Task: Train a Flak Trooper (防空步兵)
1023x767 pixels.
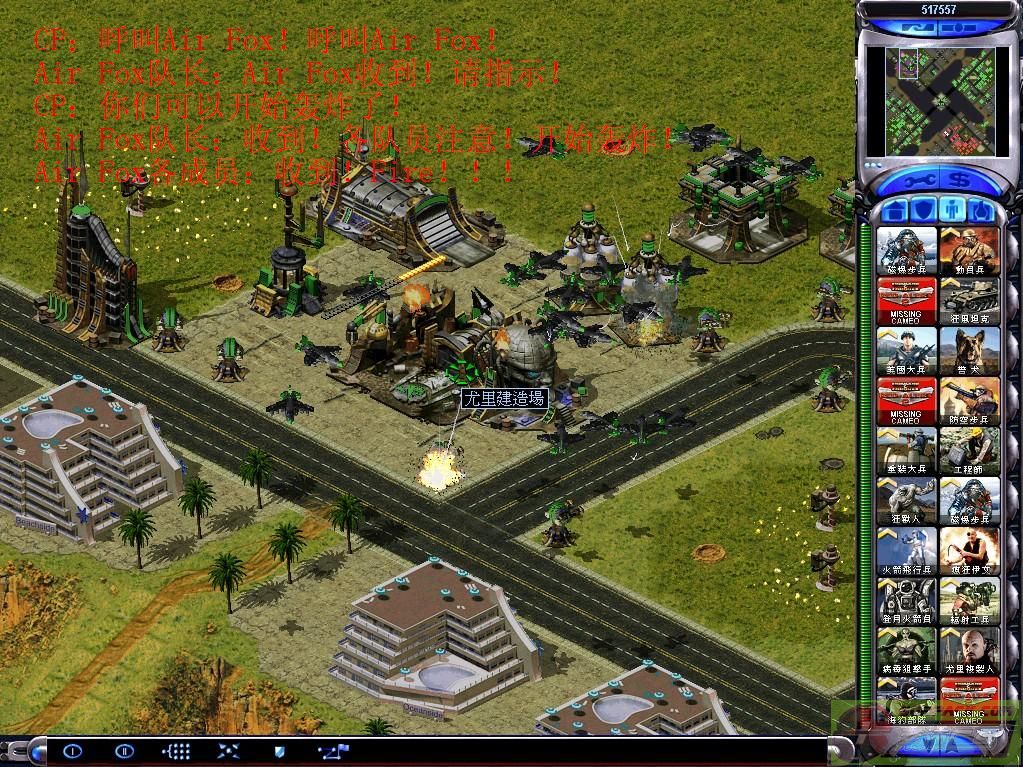Action: tap(969, 400)
